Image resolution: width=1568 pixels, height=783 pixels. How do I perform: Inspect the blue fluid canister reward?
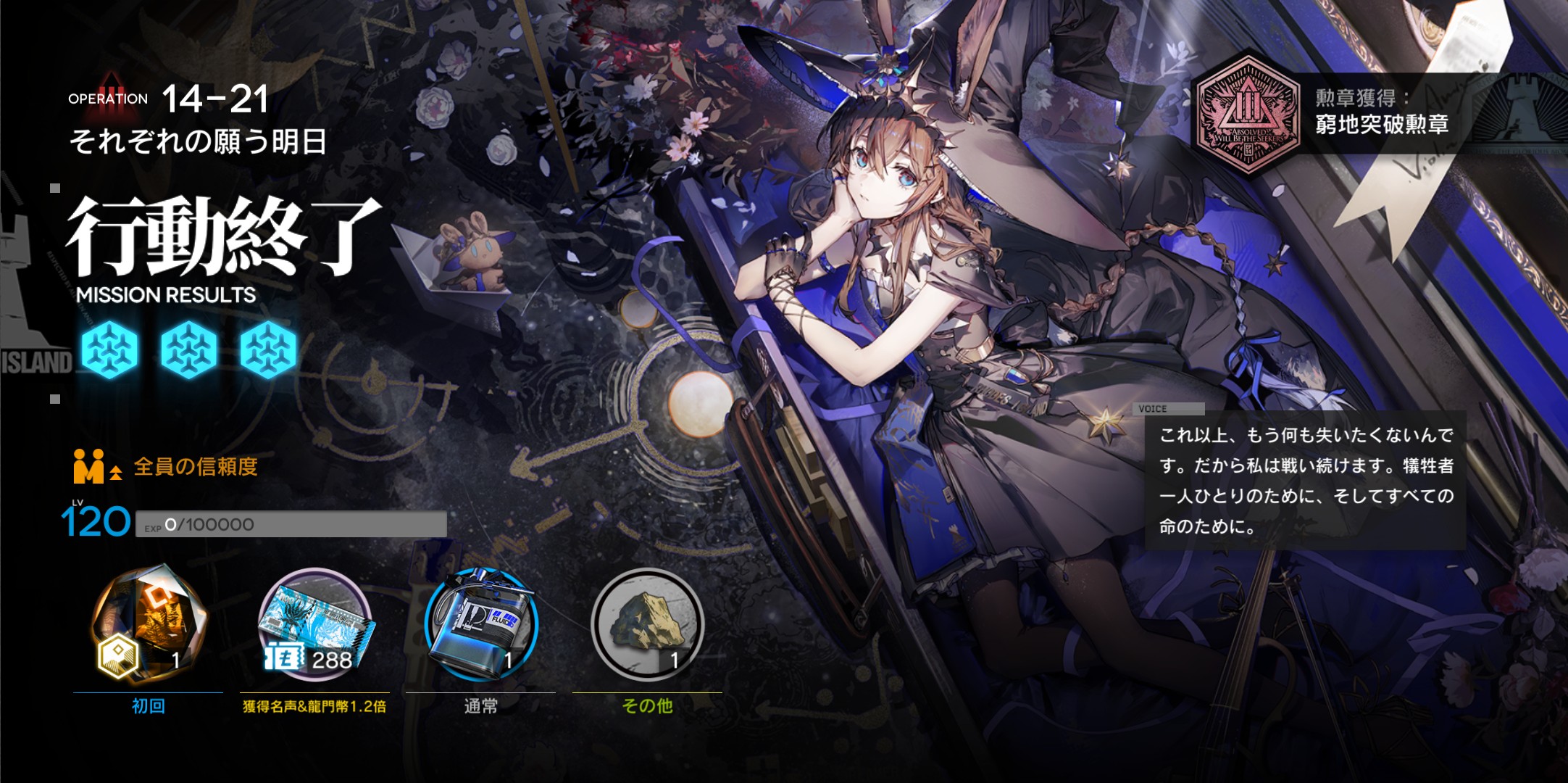tap(481, 624)
